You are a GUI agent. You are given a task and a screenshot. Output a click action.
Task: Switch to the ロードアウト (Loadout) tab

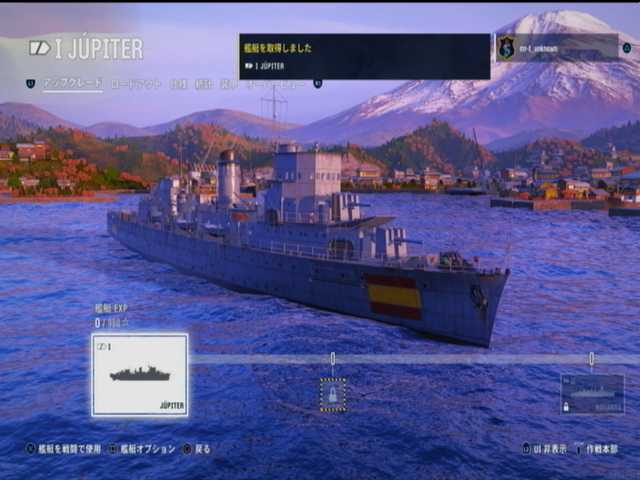tap(136, 84)
